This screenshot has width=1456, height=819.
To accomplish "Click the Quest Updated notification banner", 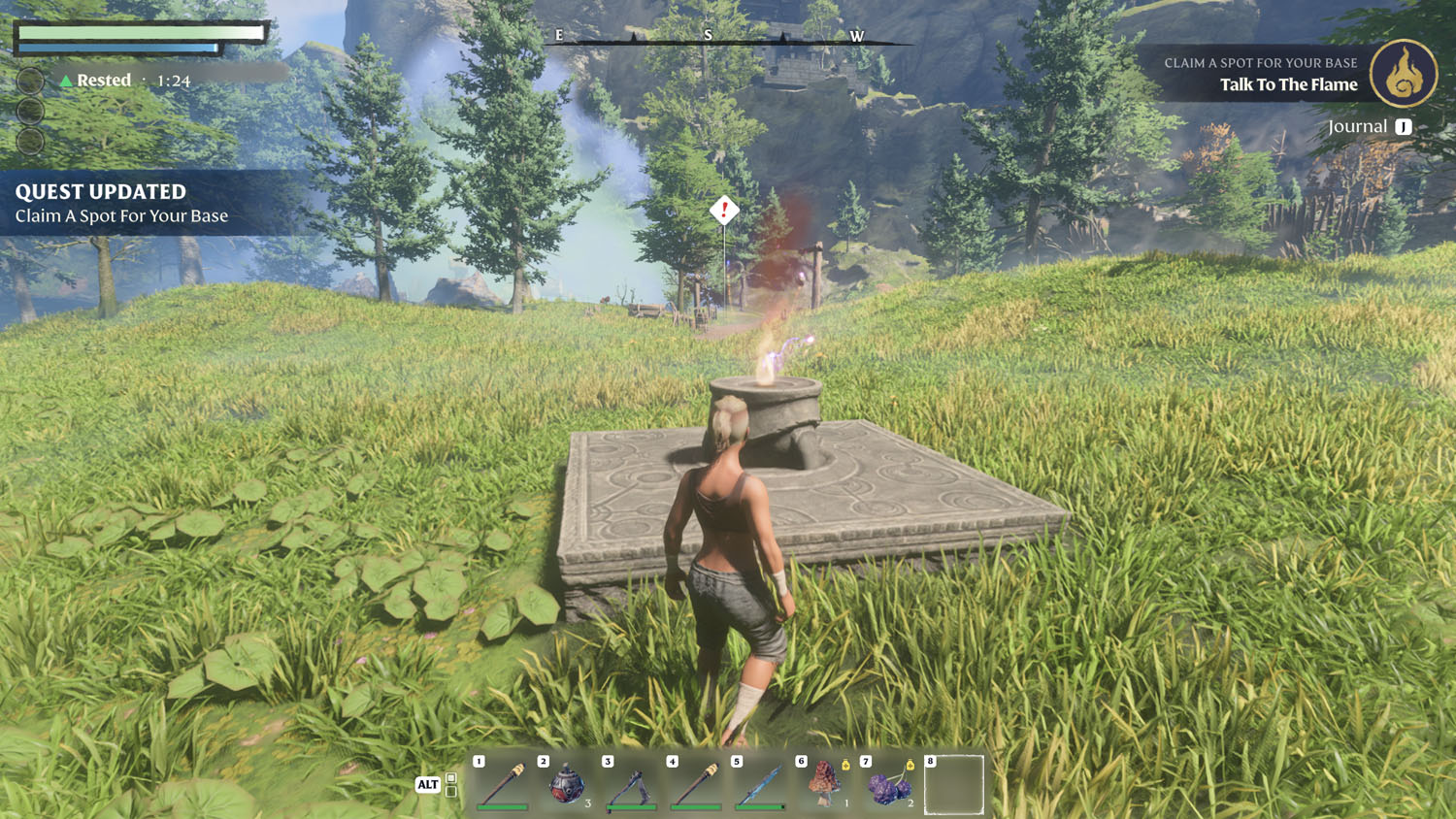I will coord(146,203).
